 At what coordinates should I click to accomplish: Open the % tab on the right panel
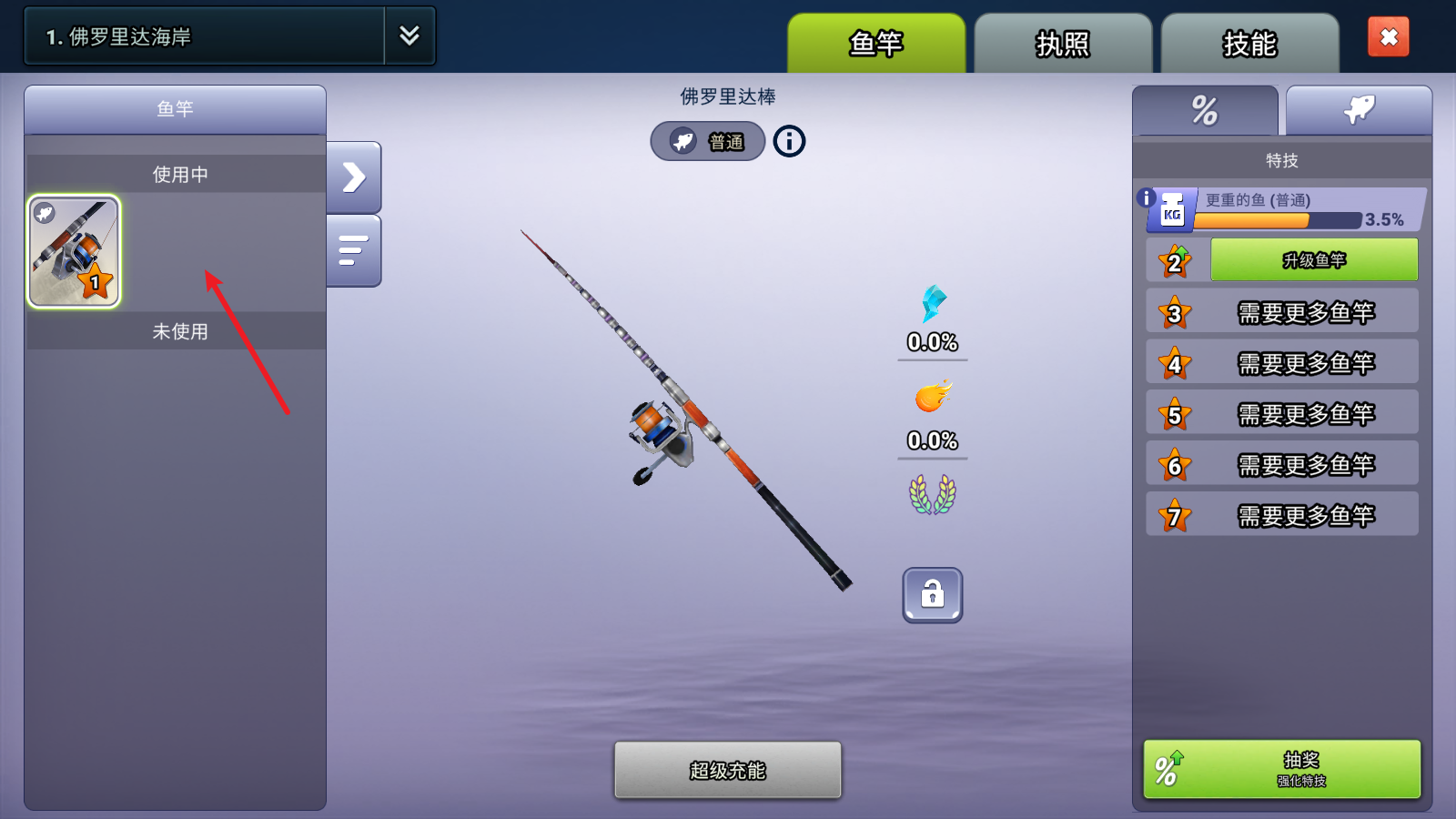point(1205,109)
